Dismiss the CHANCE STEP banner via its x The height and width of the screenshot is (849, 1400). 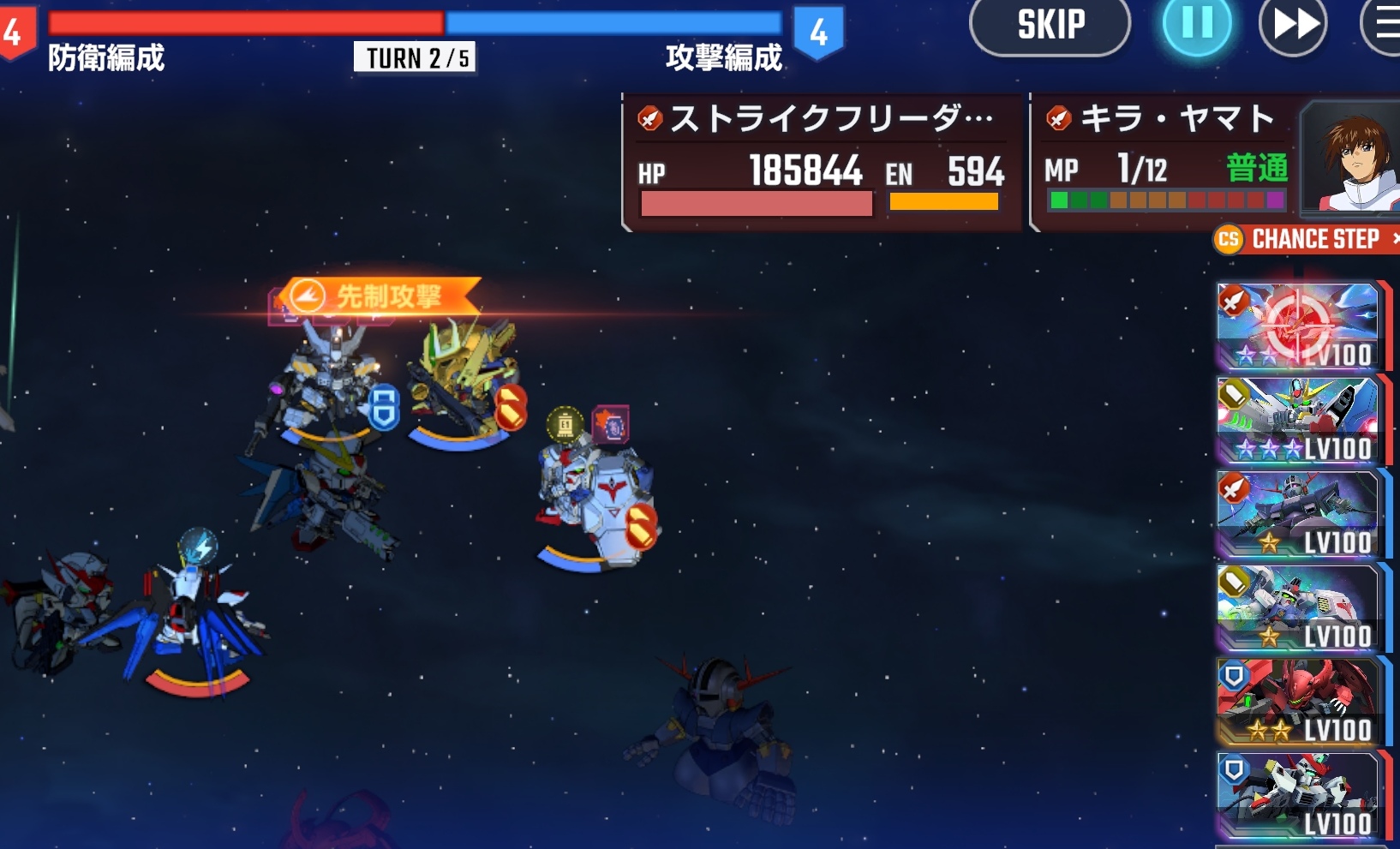pyautogui.click(x=1395, y=240)
